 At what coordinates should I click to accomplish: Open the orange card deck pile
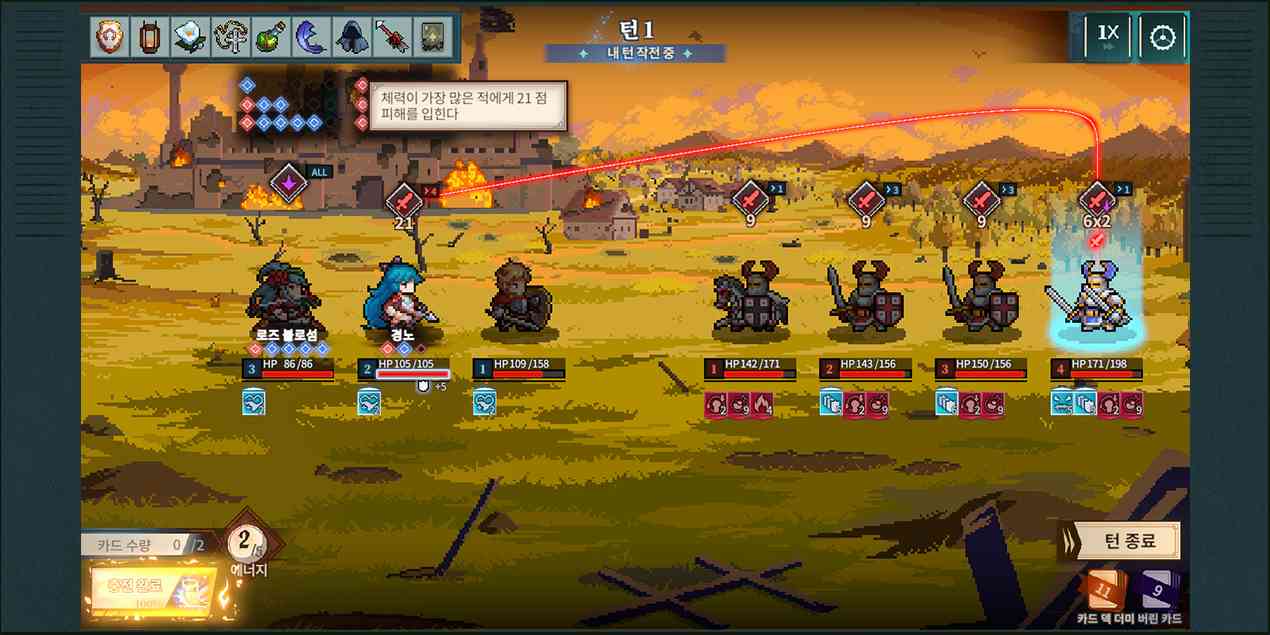click(x=1102, y=588)
